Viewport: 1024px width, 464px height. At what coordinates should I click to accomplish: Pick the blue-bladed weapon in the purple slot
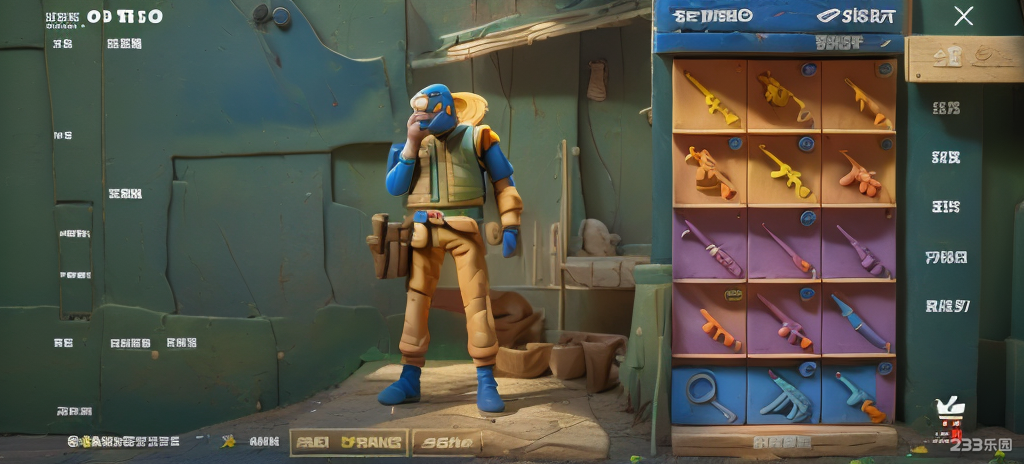coord(858,320)
